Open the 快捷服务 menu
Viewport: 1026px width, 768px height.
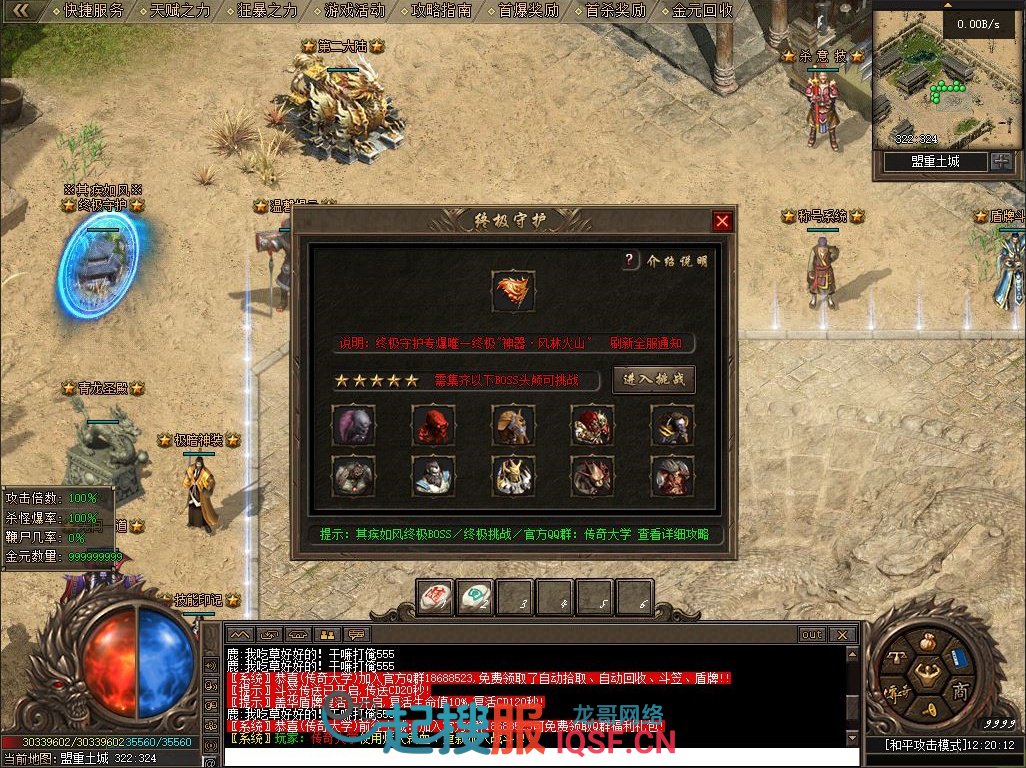(x=93, y=11)
